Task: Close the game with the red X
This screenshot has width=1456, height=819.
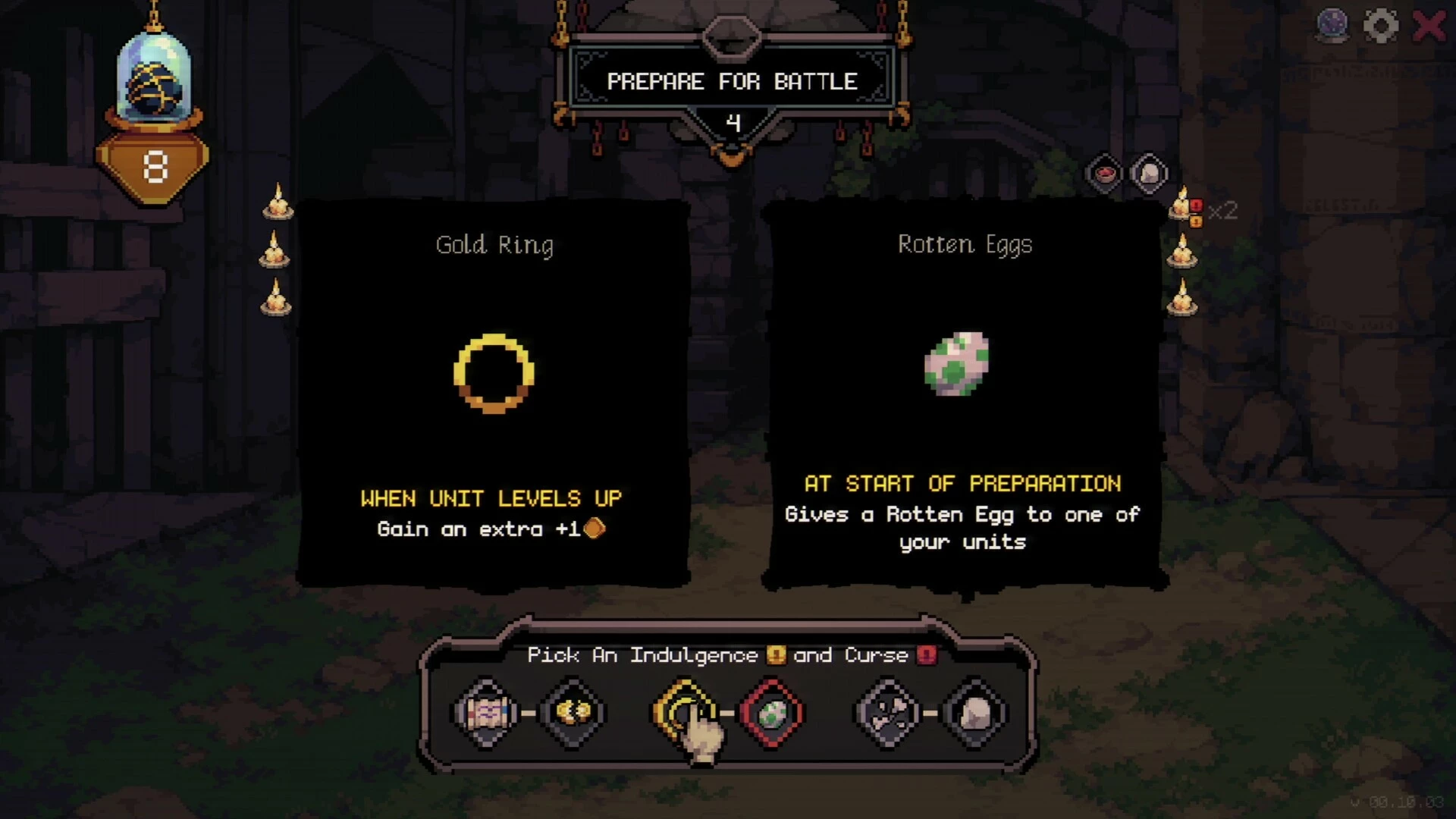Action: point(1429,27)
